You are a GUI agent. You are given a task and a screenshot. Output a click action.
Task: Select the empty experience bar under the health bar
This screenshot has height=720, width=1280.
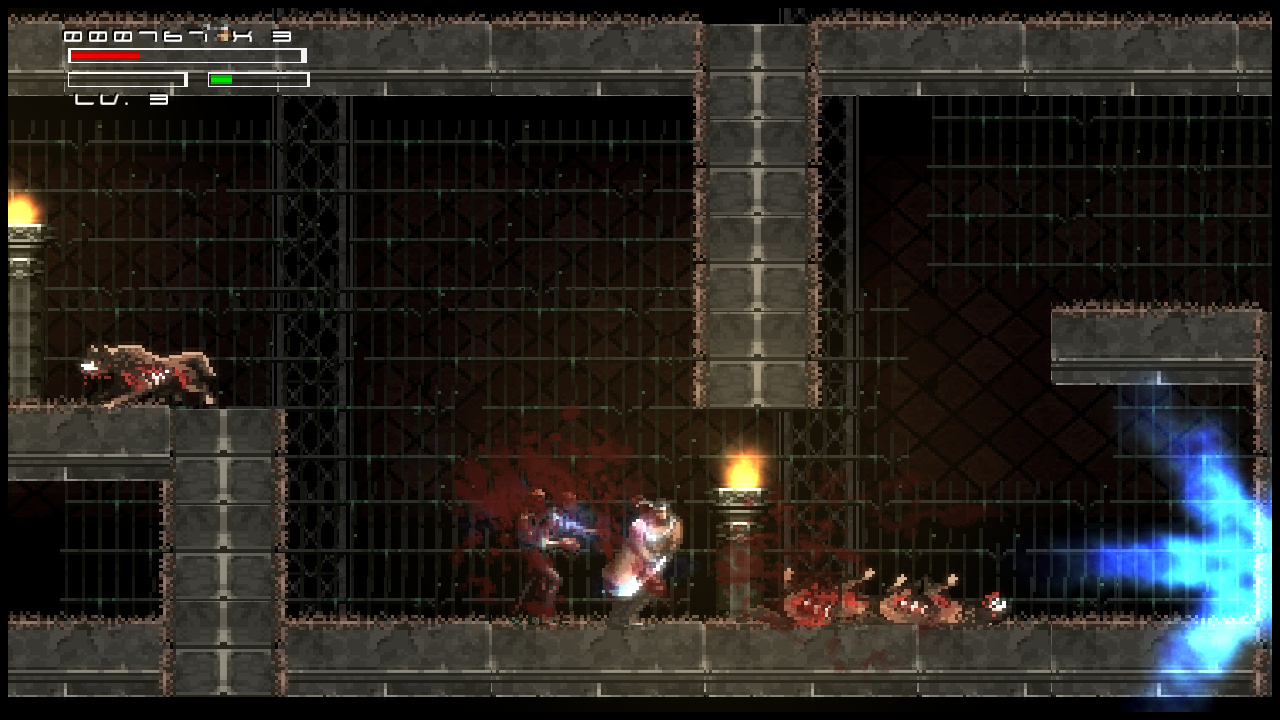pos(125,79)
